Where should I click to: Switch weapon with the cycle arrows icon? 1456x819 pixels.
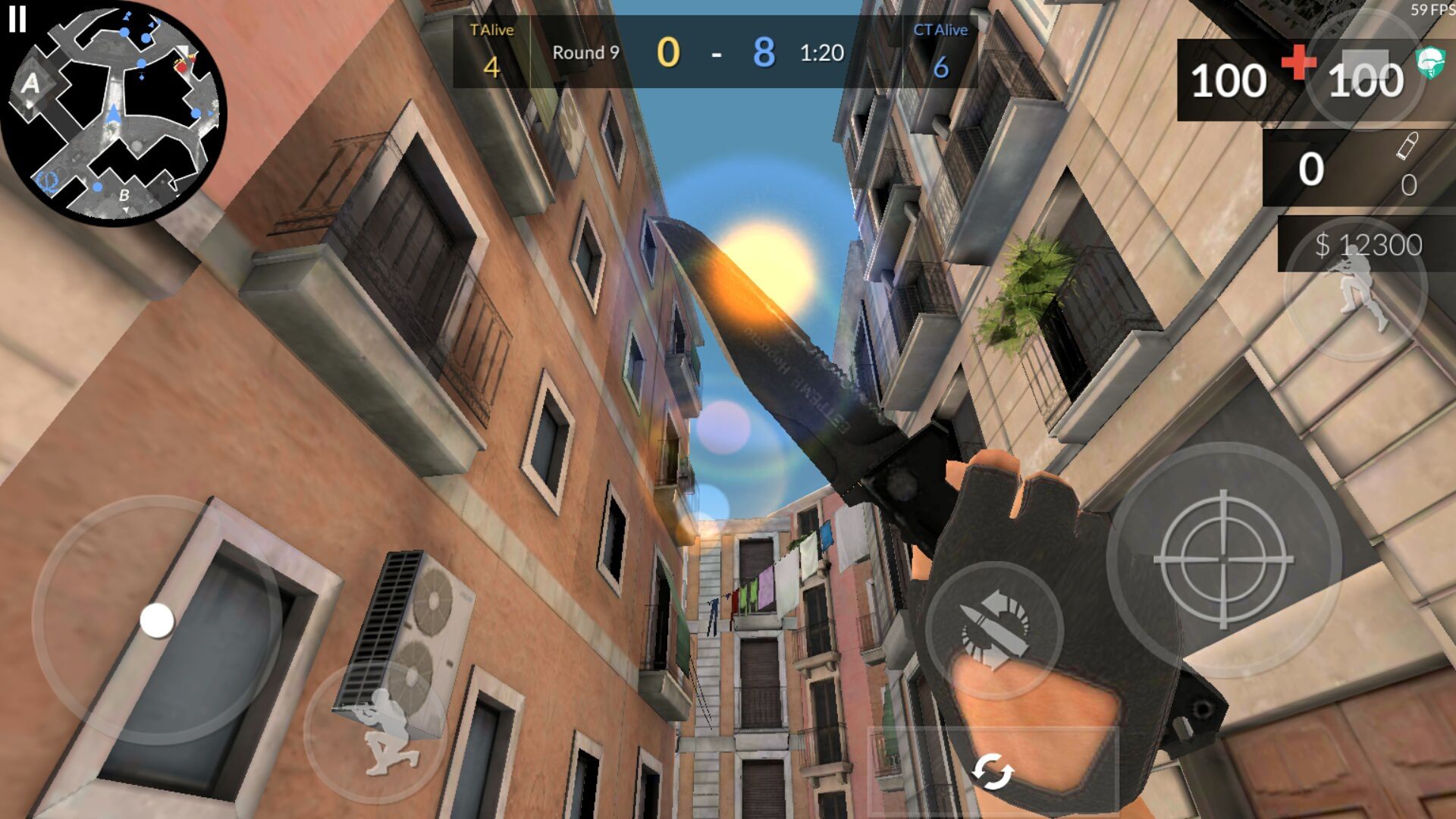(993, 772)
